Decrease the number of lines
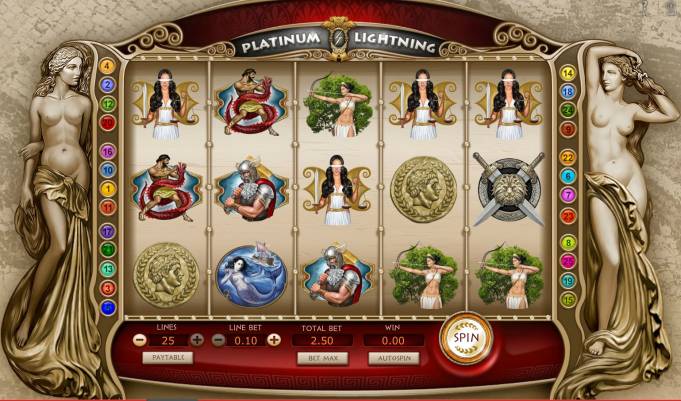This screenshot has width=681, height=401. point(139,340)
